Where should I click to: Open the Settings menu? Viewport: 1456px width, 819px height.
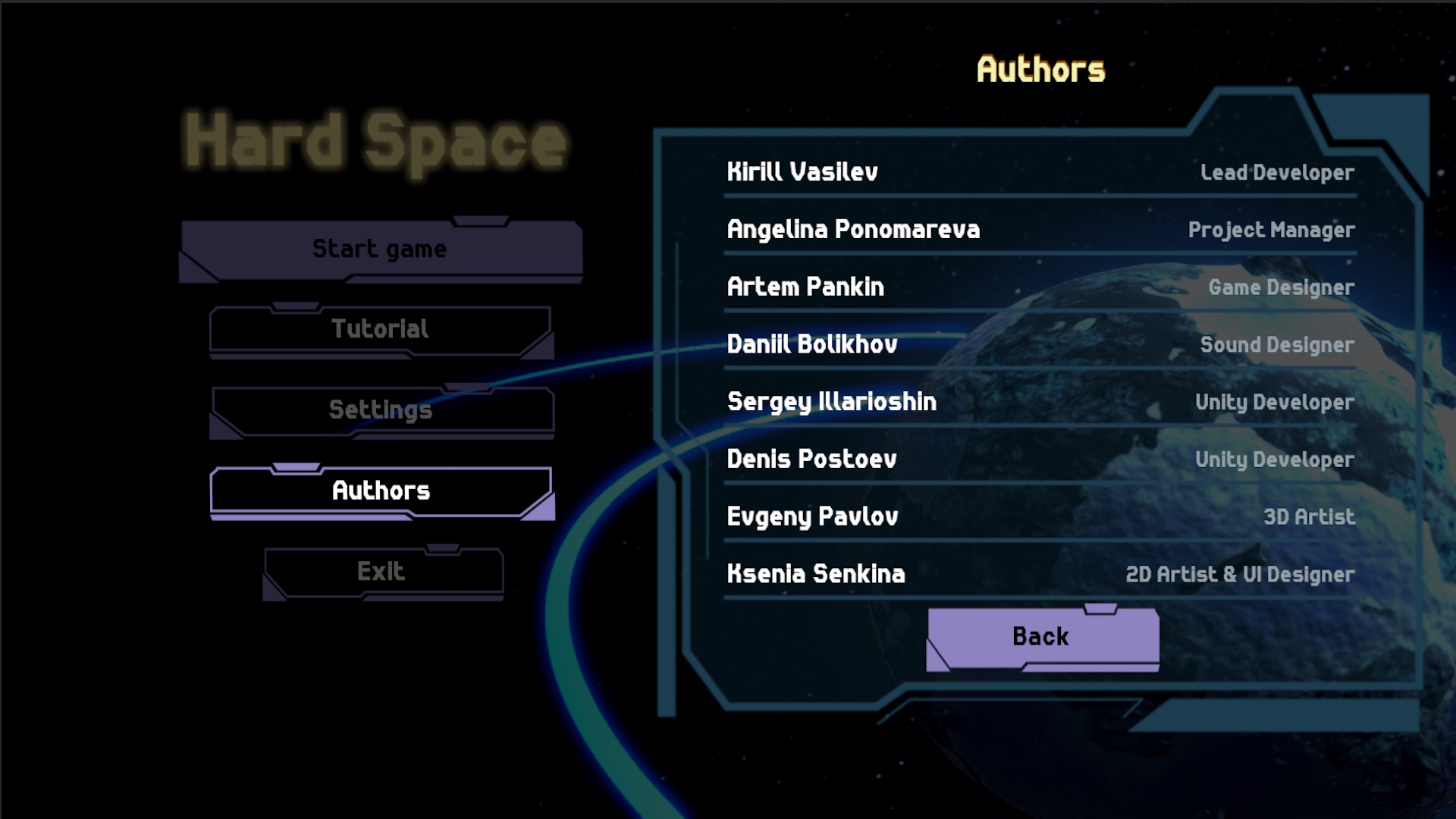[379, 409]
